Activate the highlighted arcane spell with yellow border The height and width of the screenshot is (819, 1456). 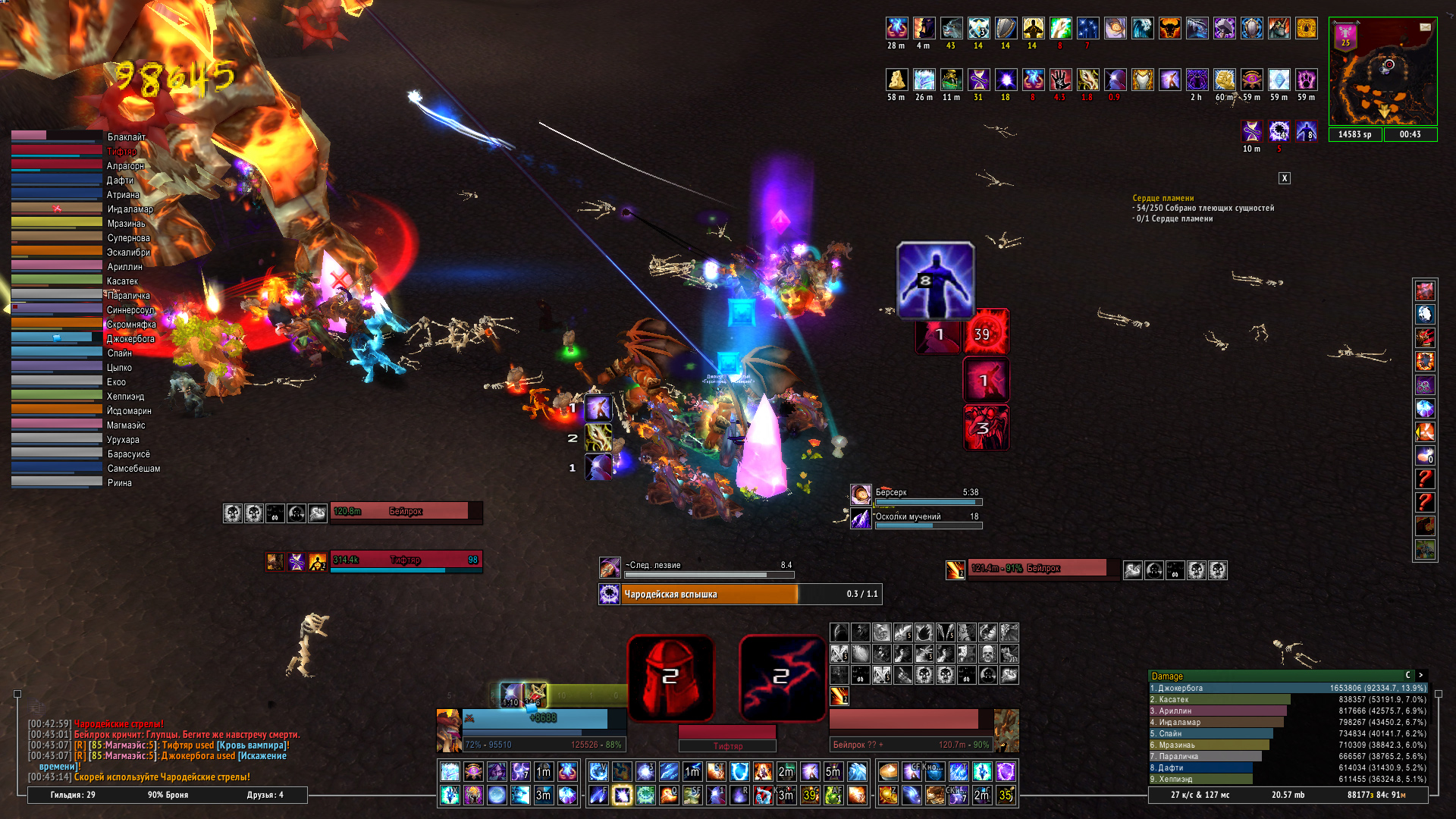click(622, 795)
